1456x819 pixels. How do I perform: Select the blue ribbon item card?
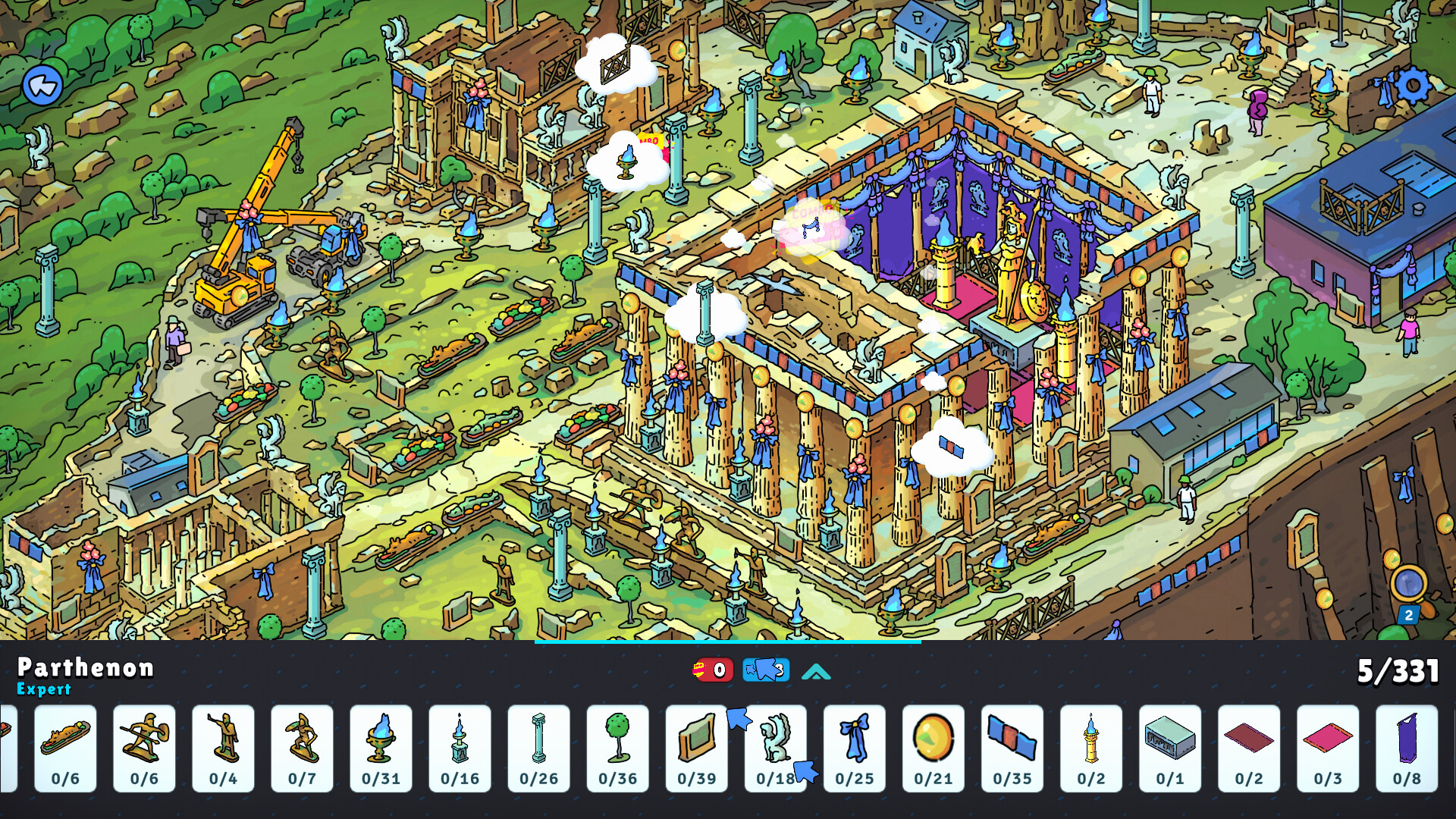[x=855, y=747]
